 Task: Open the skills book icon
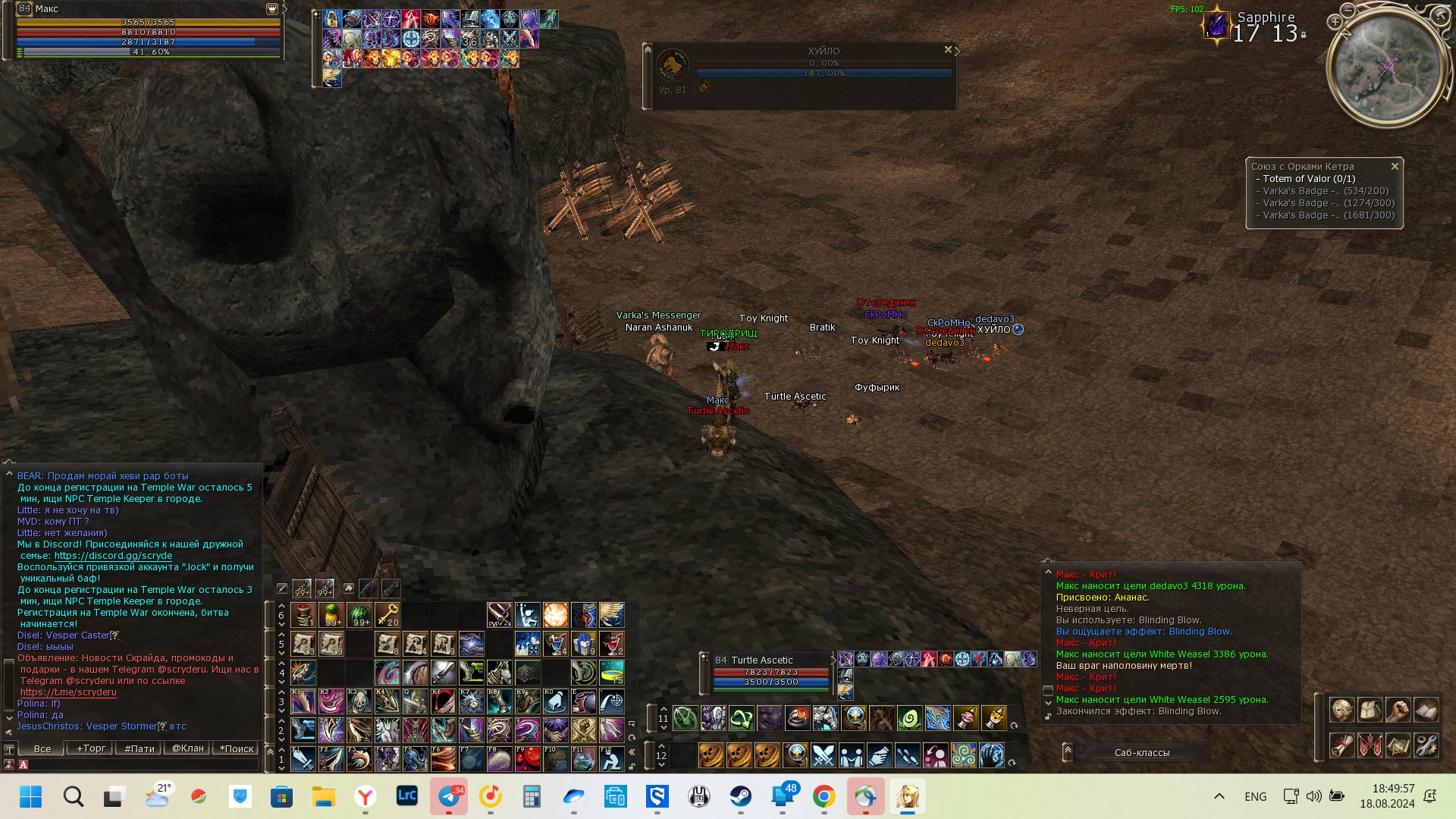(1426, 710)
